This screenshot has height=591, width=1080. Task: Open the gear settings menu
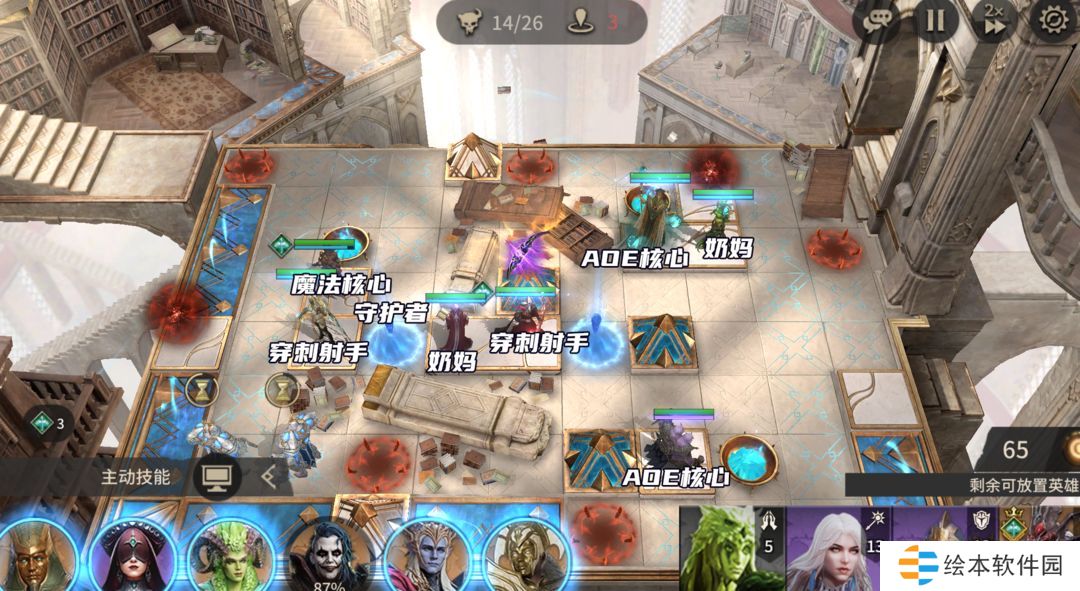click(1054, 20)
